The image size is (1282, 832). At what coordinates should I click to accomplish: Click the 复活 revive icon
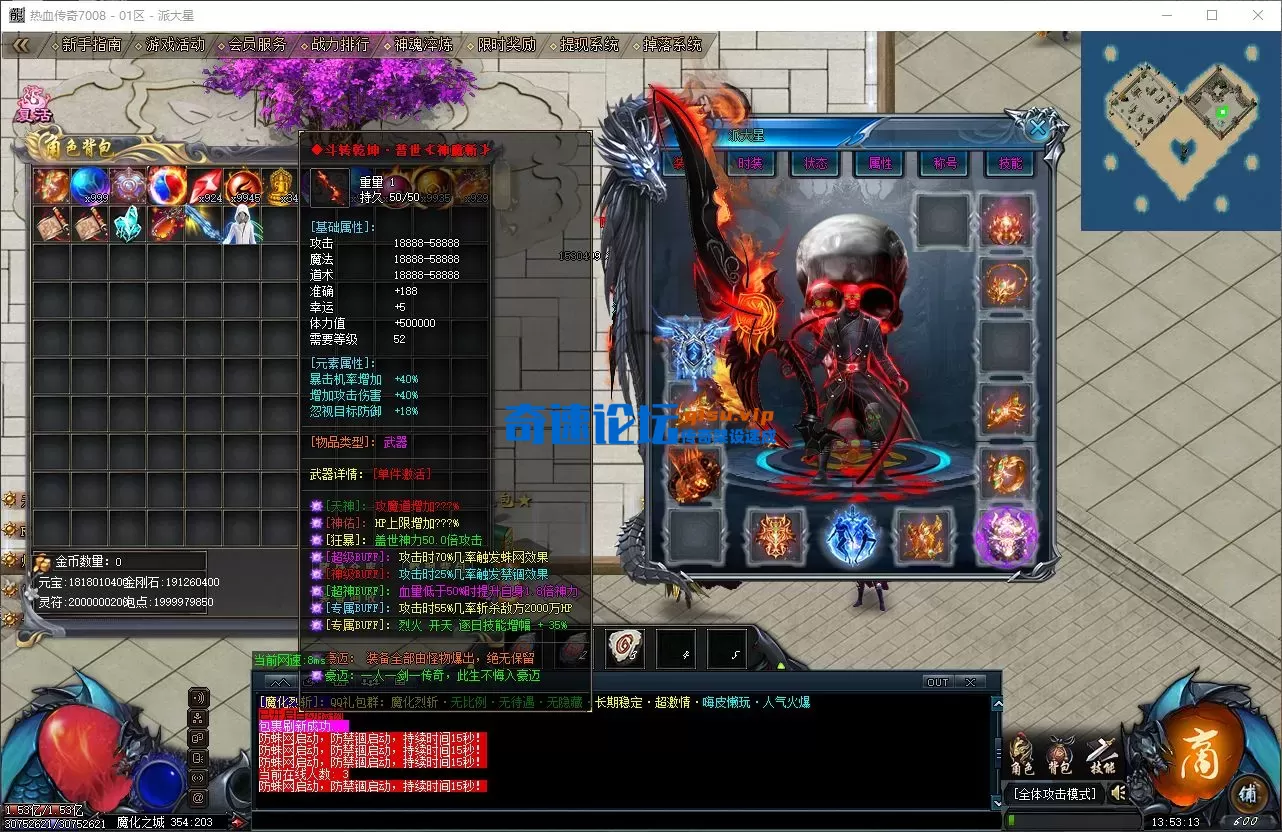coord(35,105)
